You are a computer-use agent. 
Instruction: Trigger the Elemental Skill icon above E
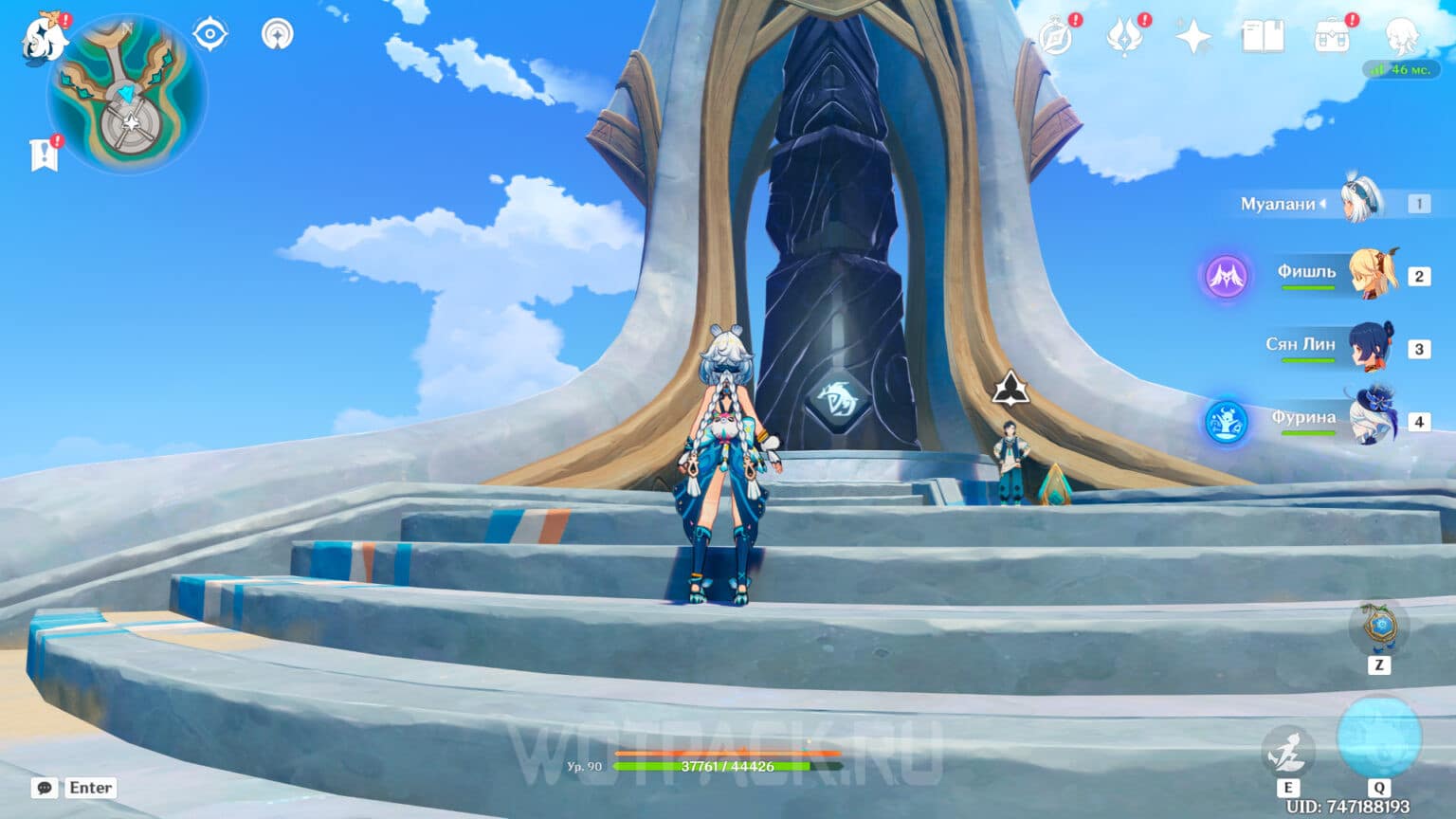pos(1289,749)
